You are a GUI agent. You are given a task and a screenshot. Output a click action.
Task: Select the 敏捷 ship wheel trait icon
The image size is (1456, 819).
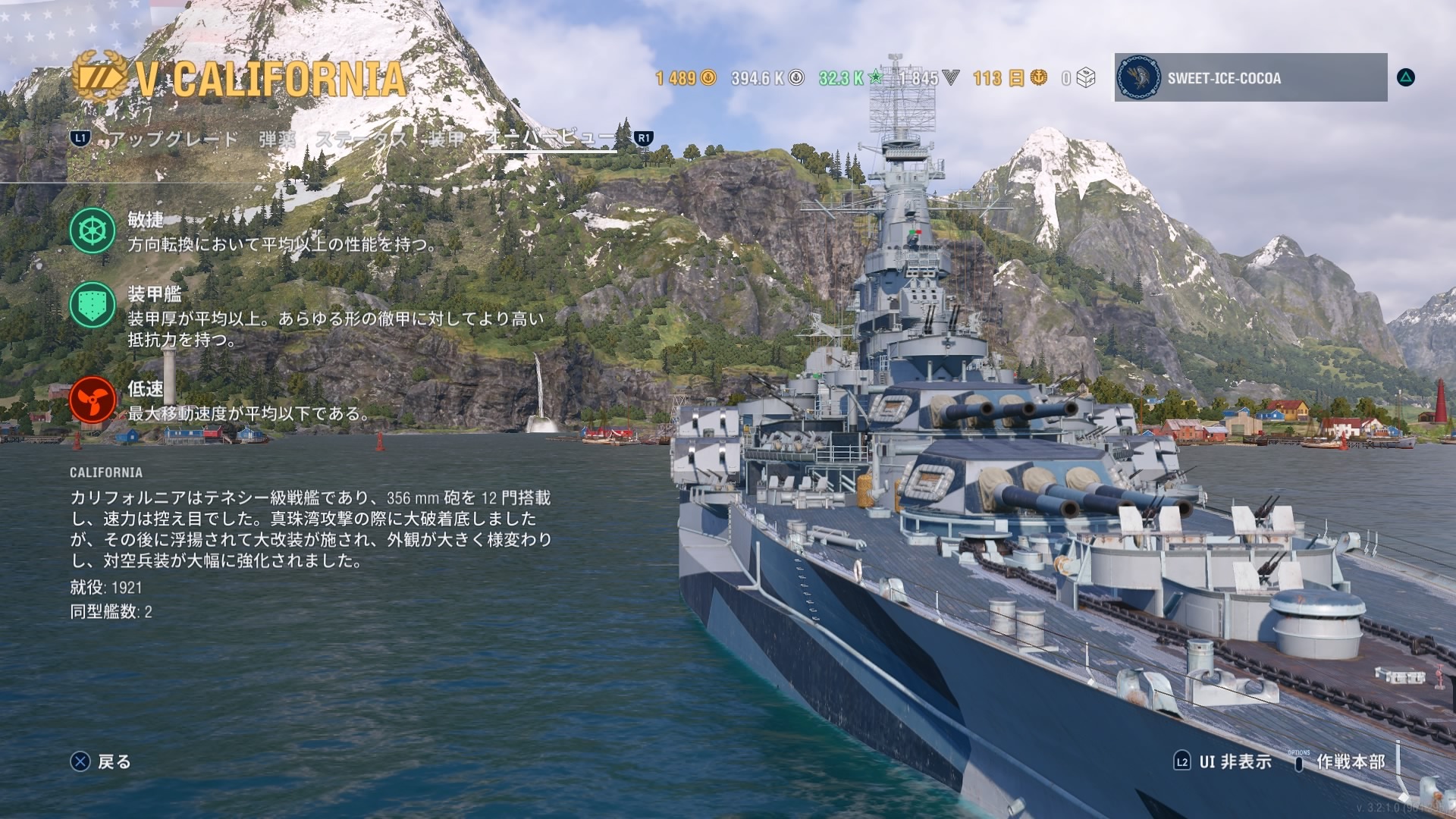coord(93,231)
